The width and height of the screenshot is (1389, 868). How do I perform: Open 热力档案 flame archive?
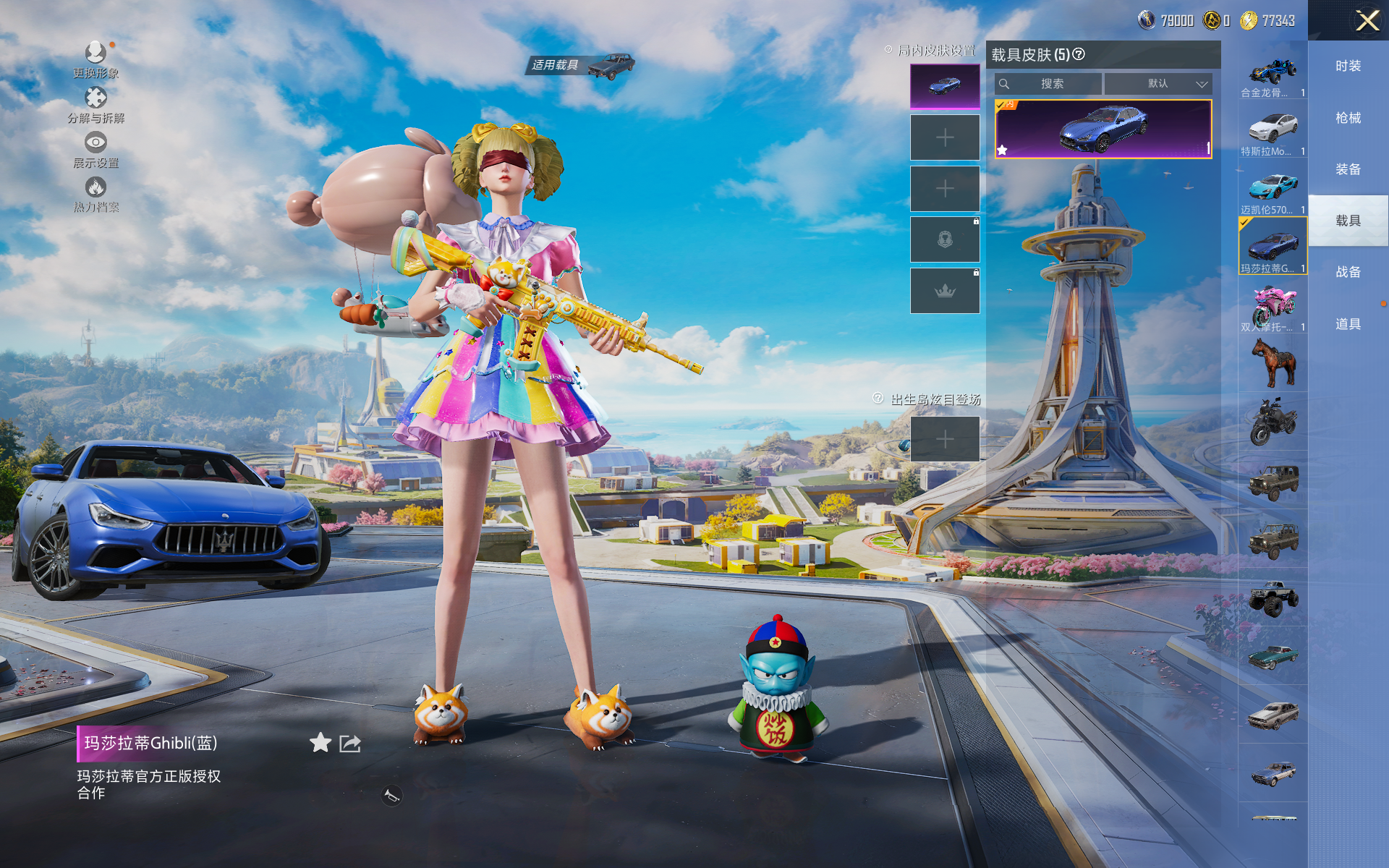(95, 194)
